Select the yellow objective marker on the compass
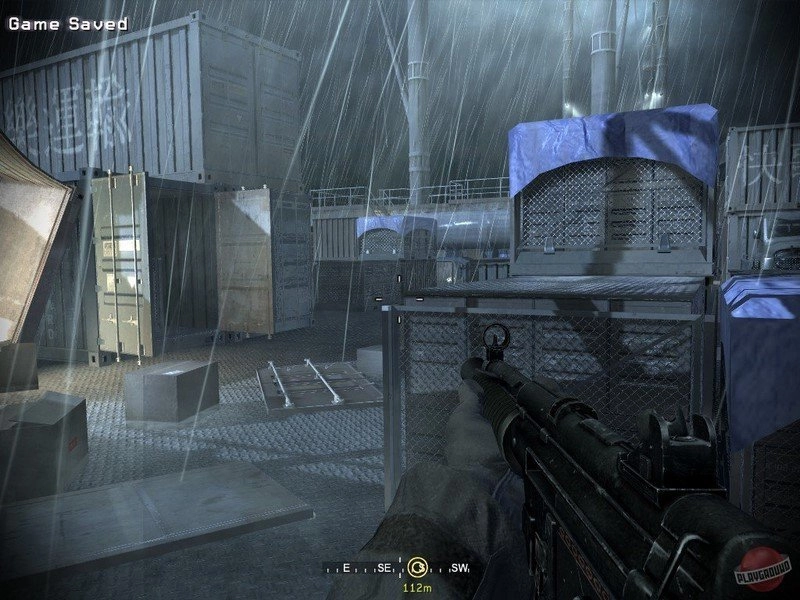Viewport: 800px width, 600px height. coord(418,567)
